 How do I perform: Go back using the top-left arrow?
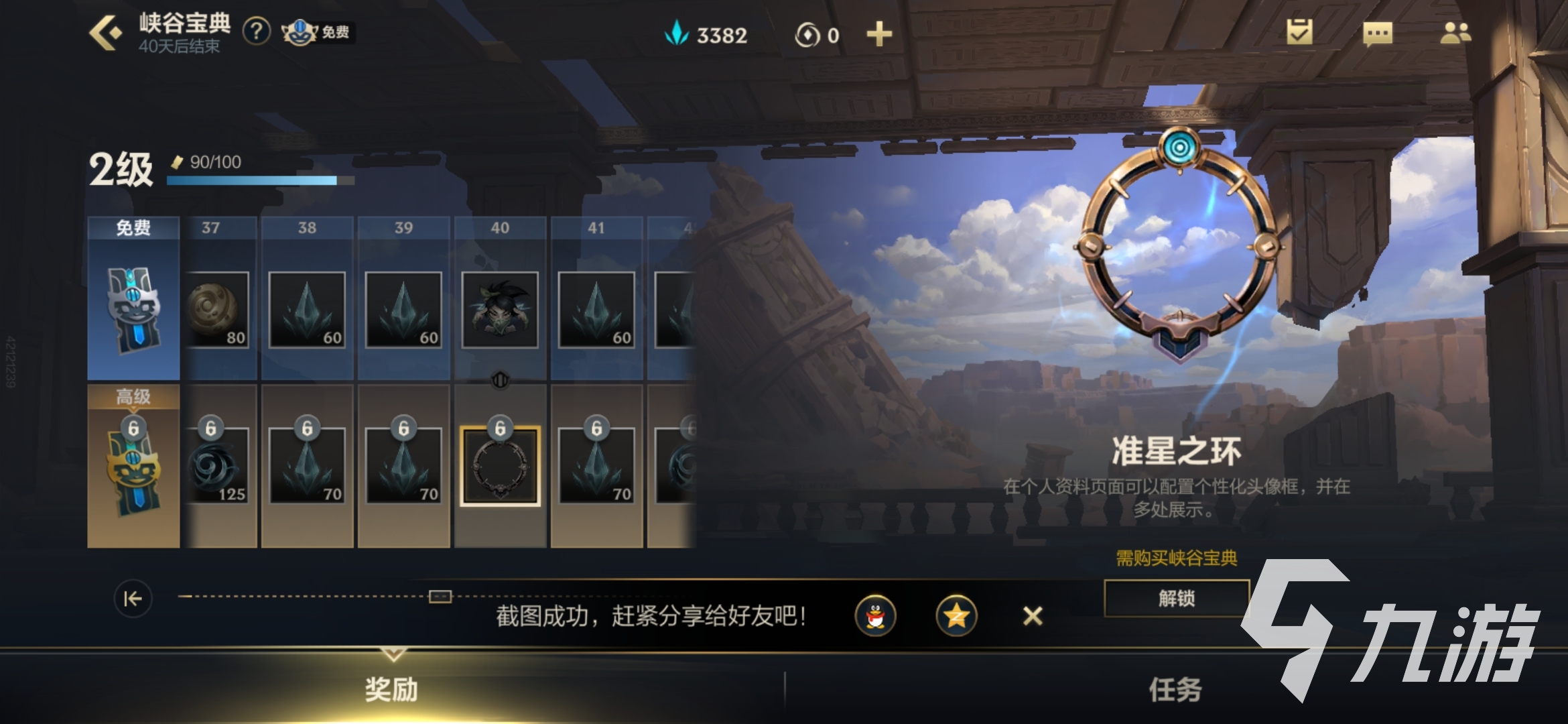point(106,32)
